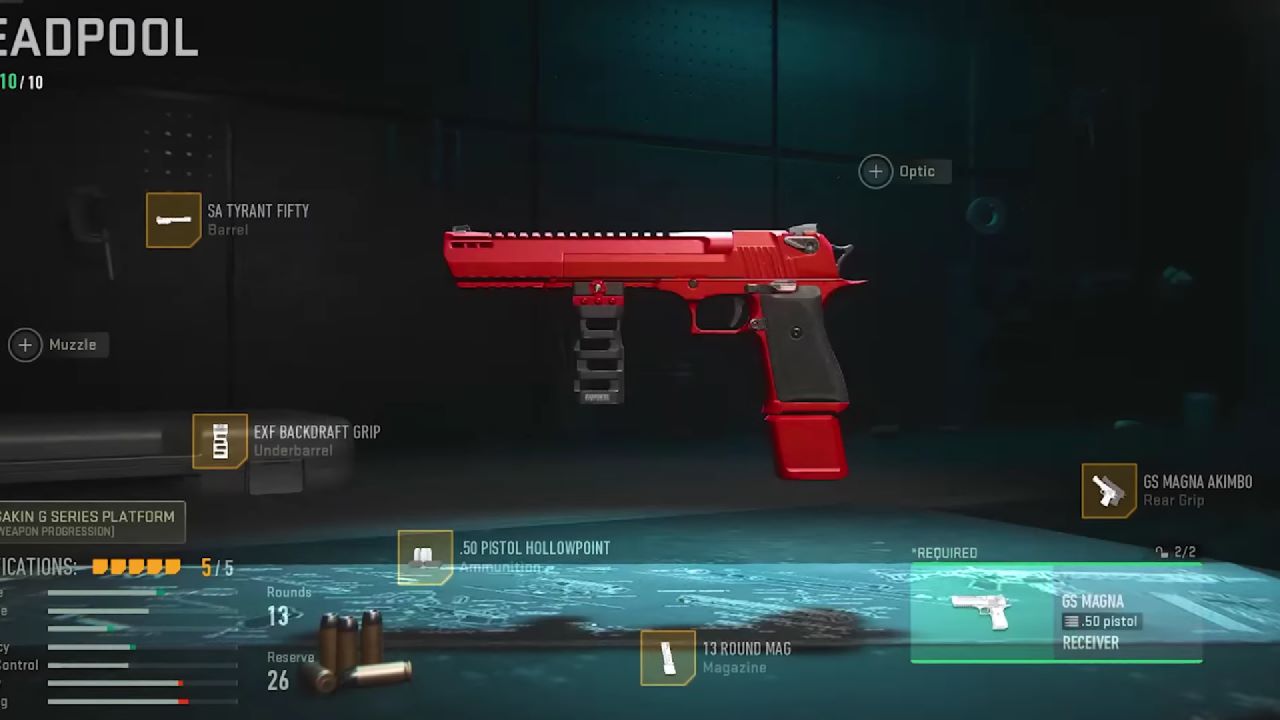The width and height of the screenshot is (1280, 720).
Task: Open the 13 Round Mag magazine slot
Action: 667,658
